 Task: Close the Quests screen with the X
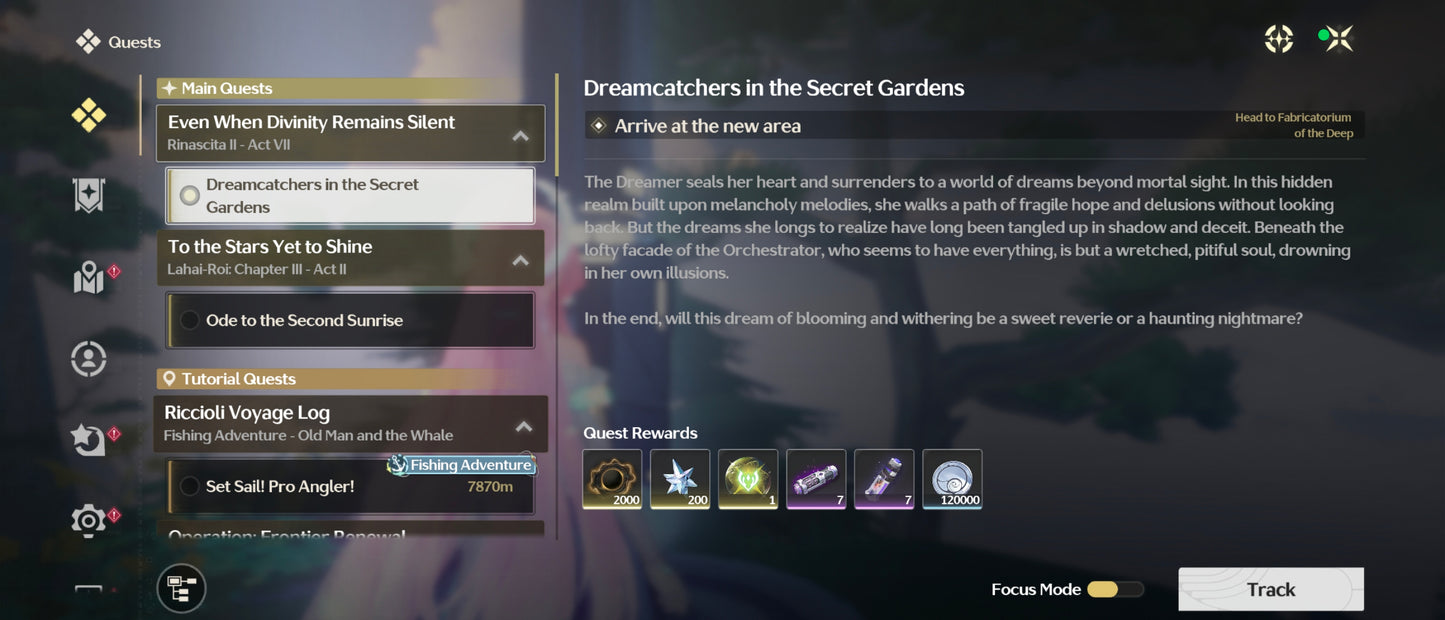click(x=1340, y=39)
